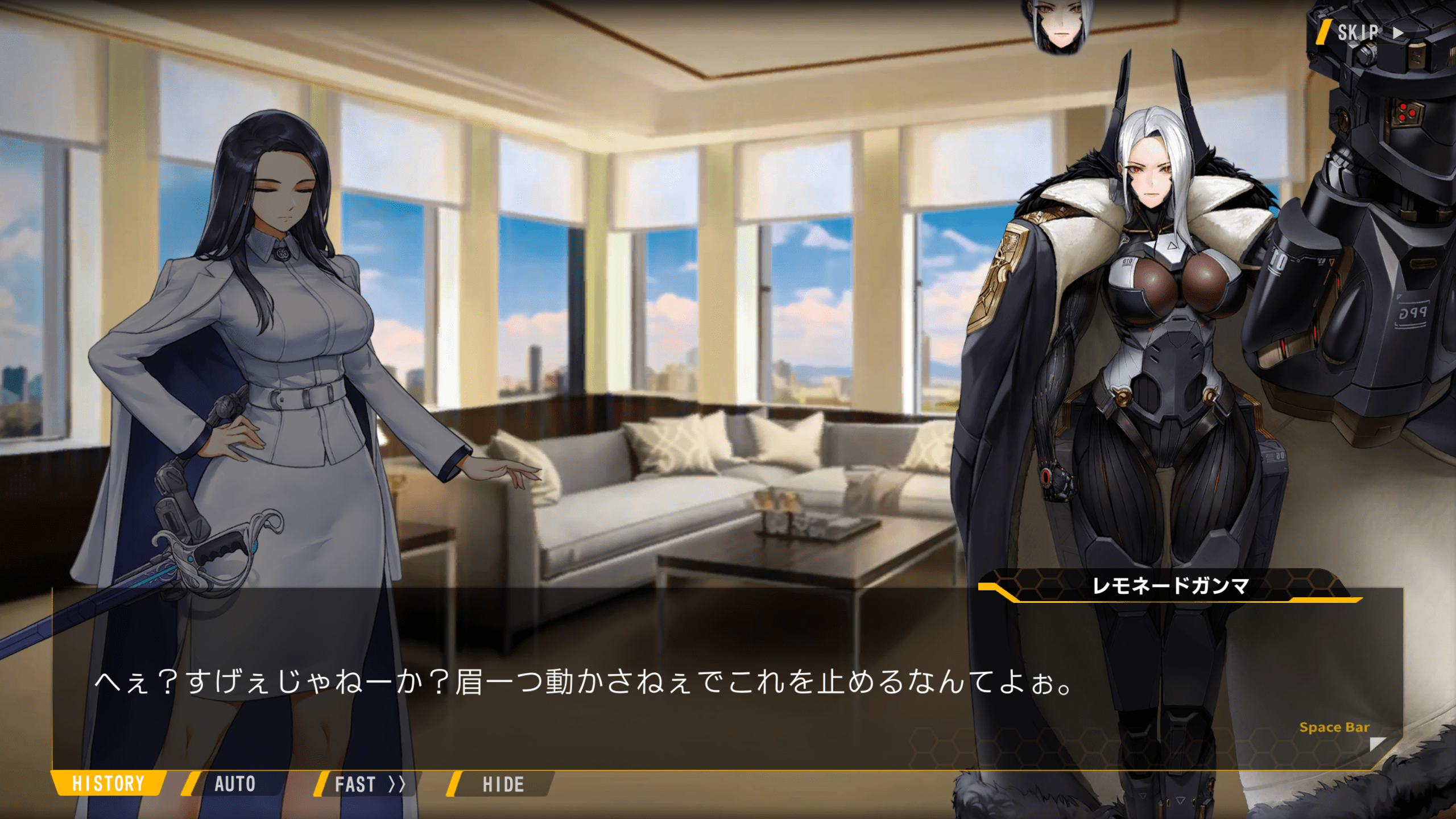Activate FAST forward mode

(x=369, y=784)
